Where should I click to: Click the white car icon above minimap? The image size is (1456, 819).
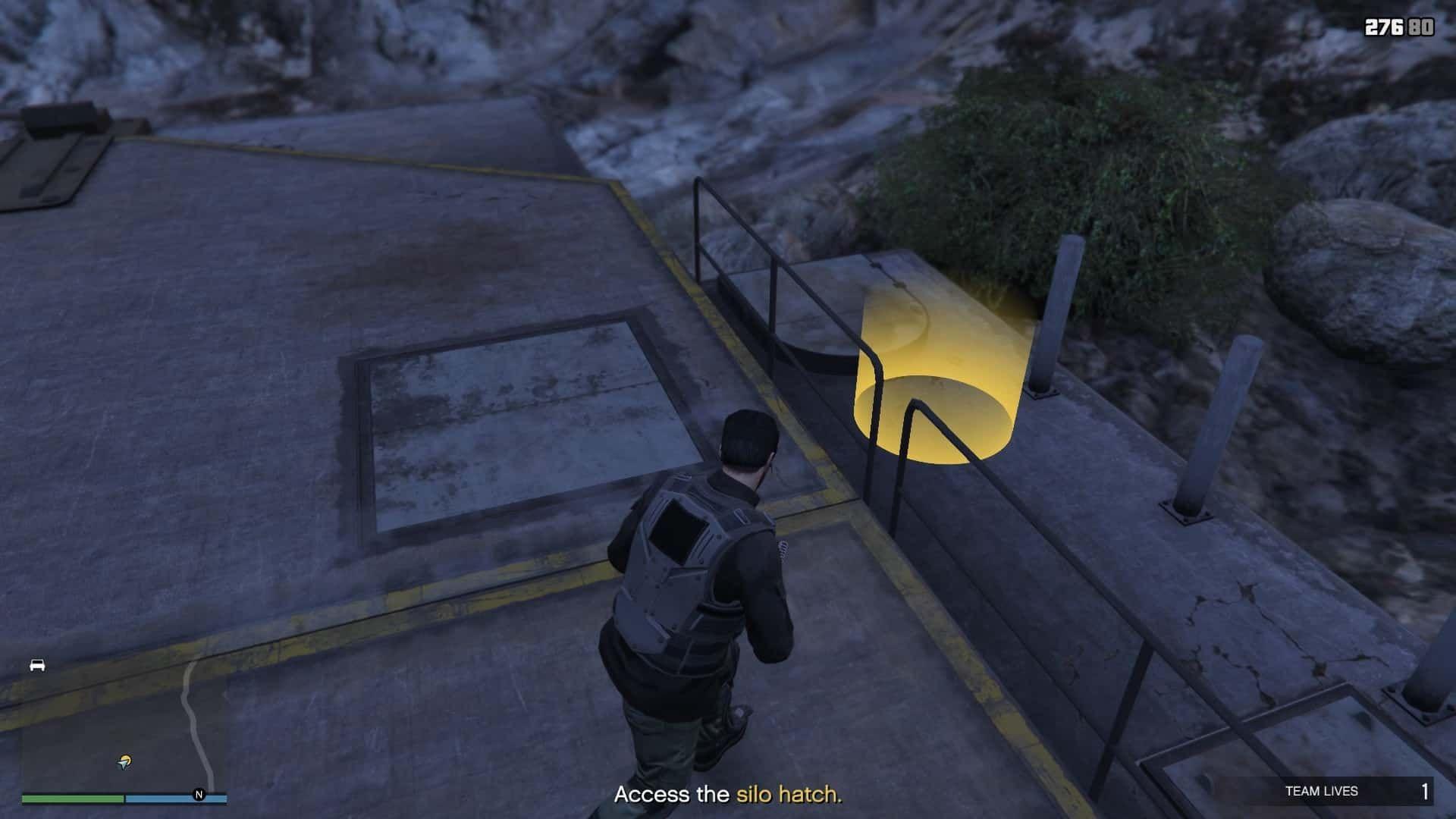pos(37,665)
